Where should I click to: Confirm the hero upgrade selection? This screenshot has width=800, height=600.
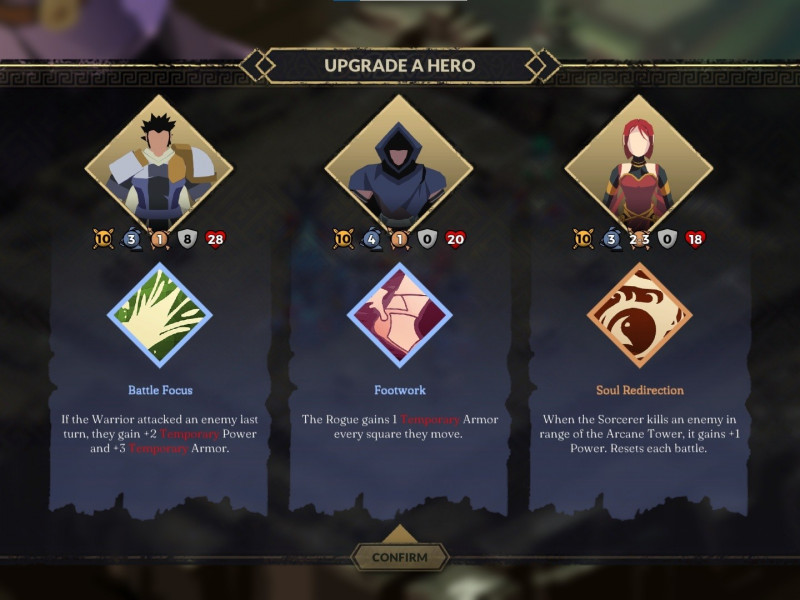(x=399, y=557)
